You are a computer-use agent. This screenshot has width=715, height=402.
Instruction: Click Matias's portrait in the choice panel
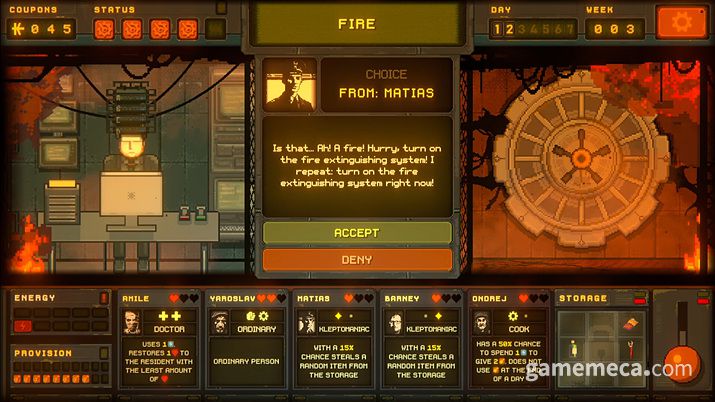click(291, 85)
